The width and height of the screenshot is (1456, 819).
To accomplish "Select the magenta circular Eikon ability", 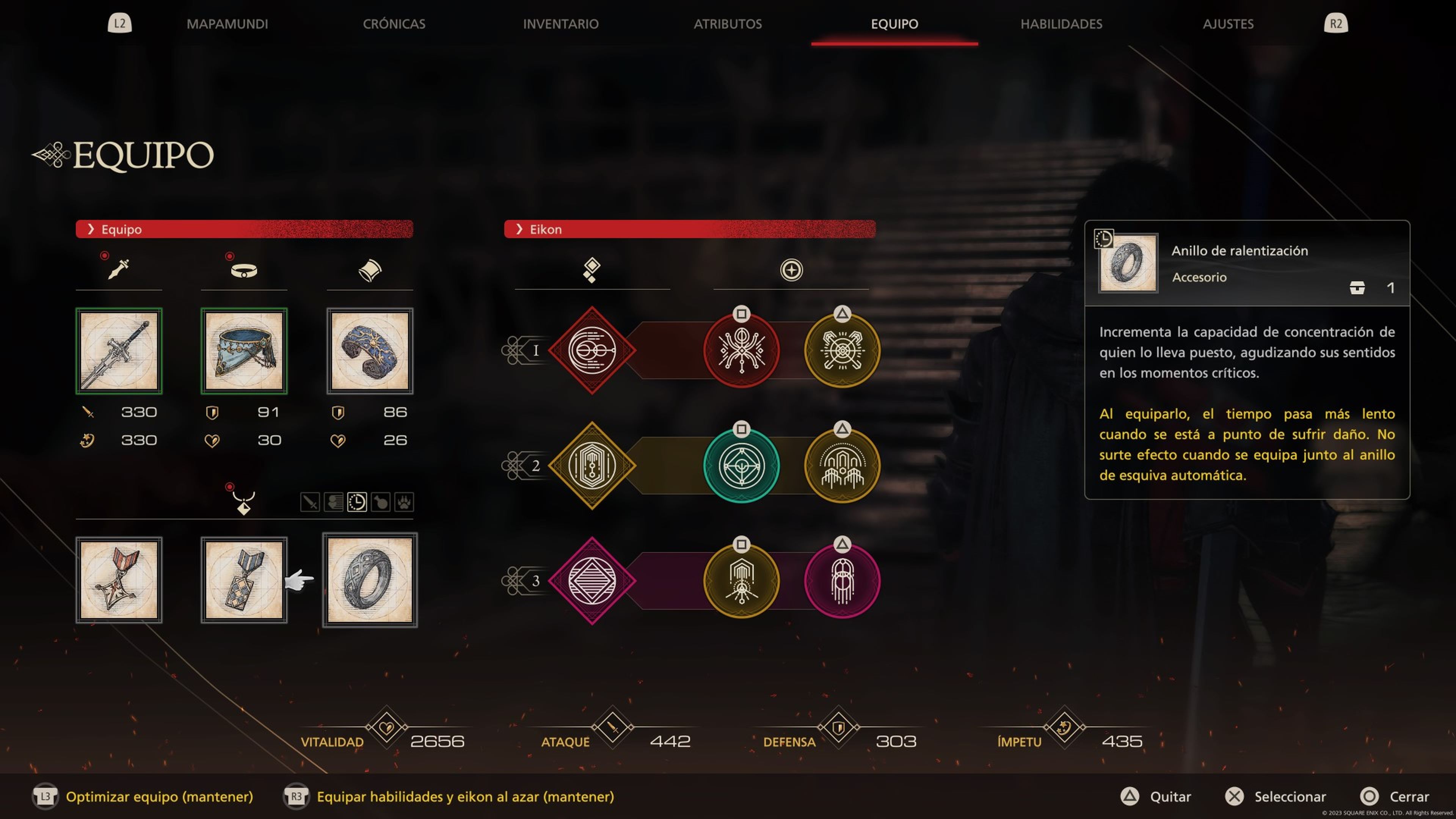I will [842, 581].
